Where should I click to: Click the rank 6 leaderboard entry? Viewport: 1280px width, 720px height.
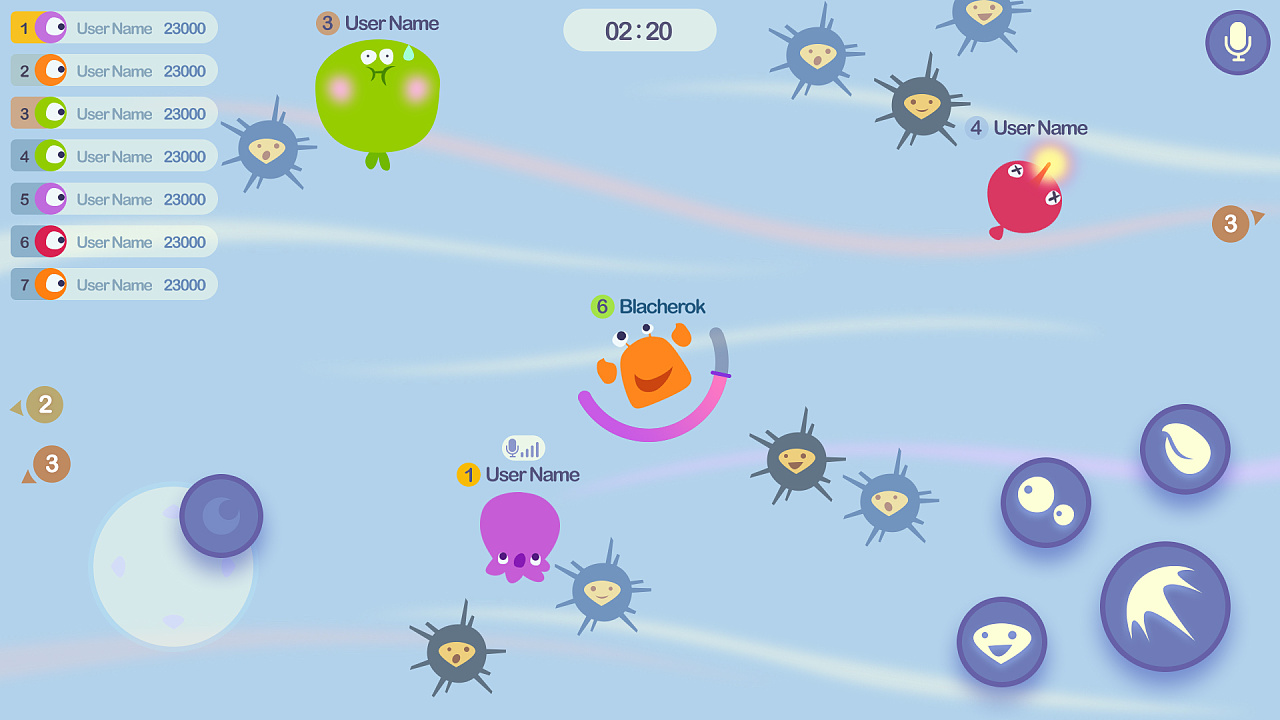coord(114,242)
